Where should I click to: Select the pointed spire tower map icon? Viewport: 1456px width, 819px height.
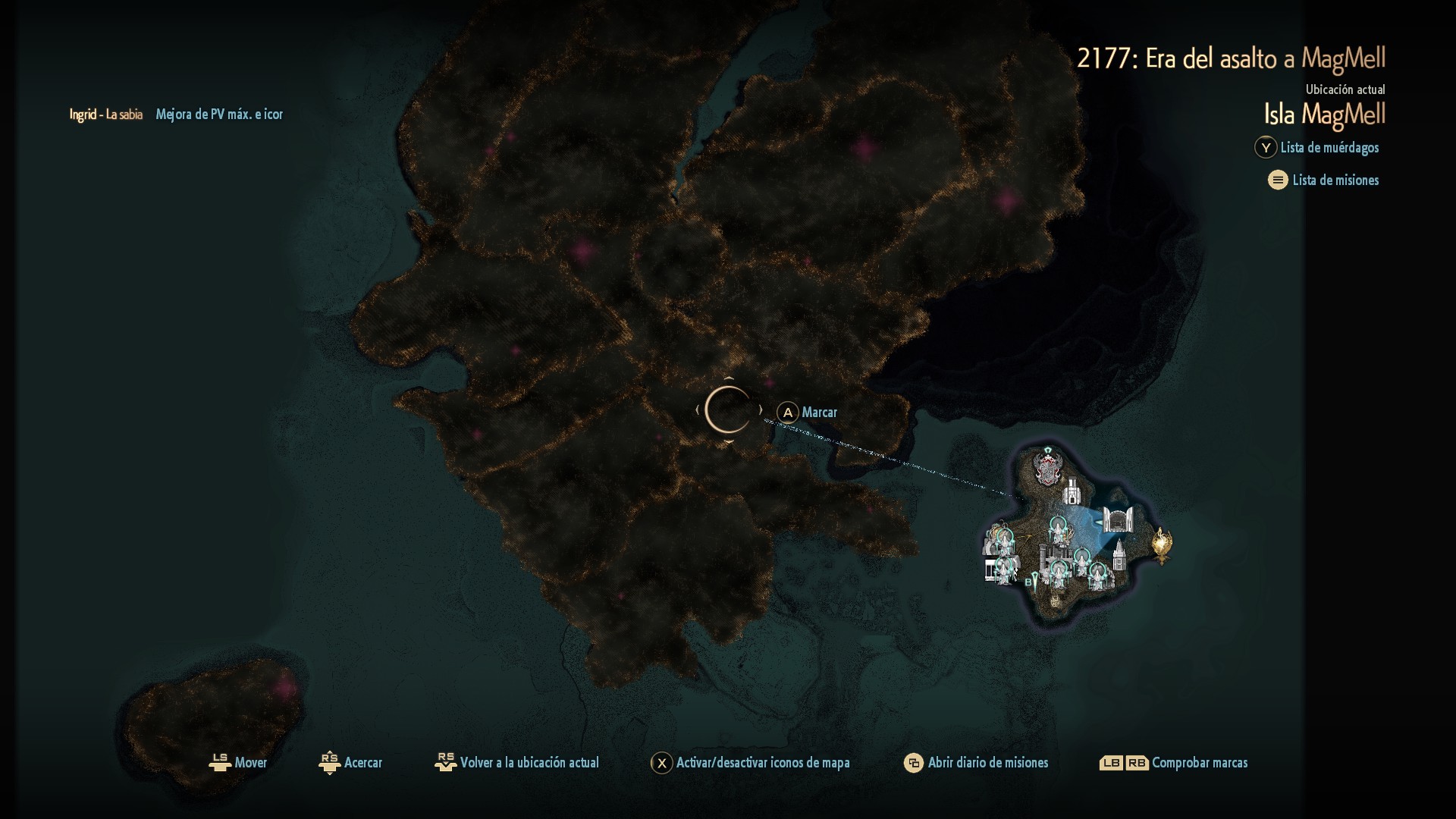coord(1119,559)
